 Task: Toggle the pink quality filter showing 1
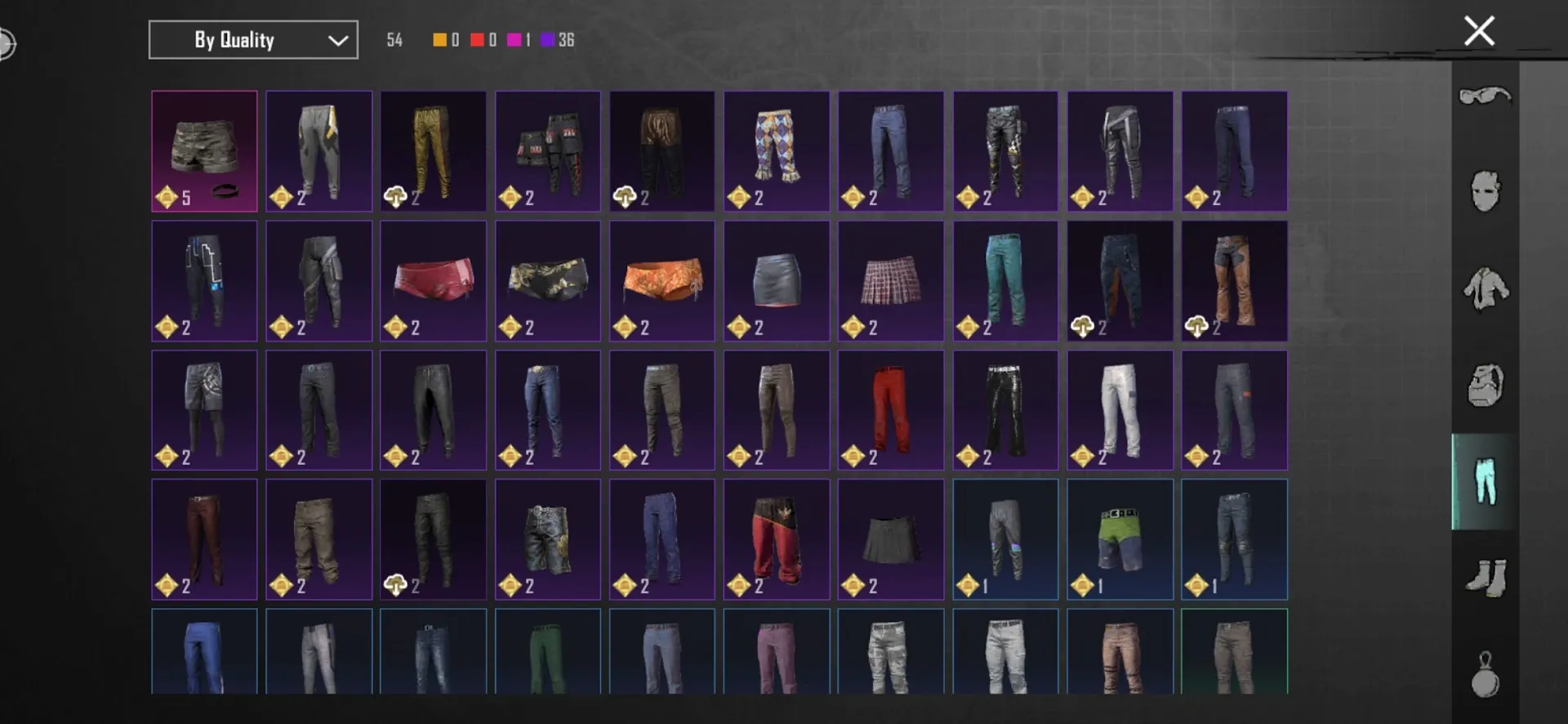515,39
